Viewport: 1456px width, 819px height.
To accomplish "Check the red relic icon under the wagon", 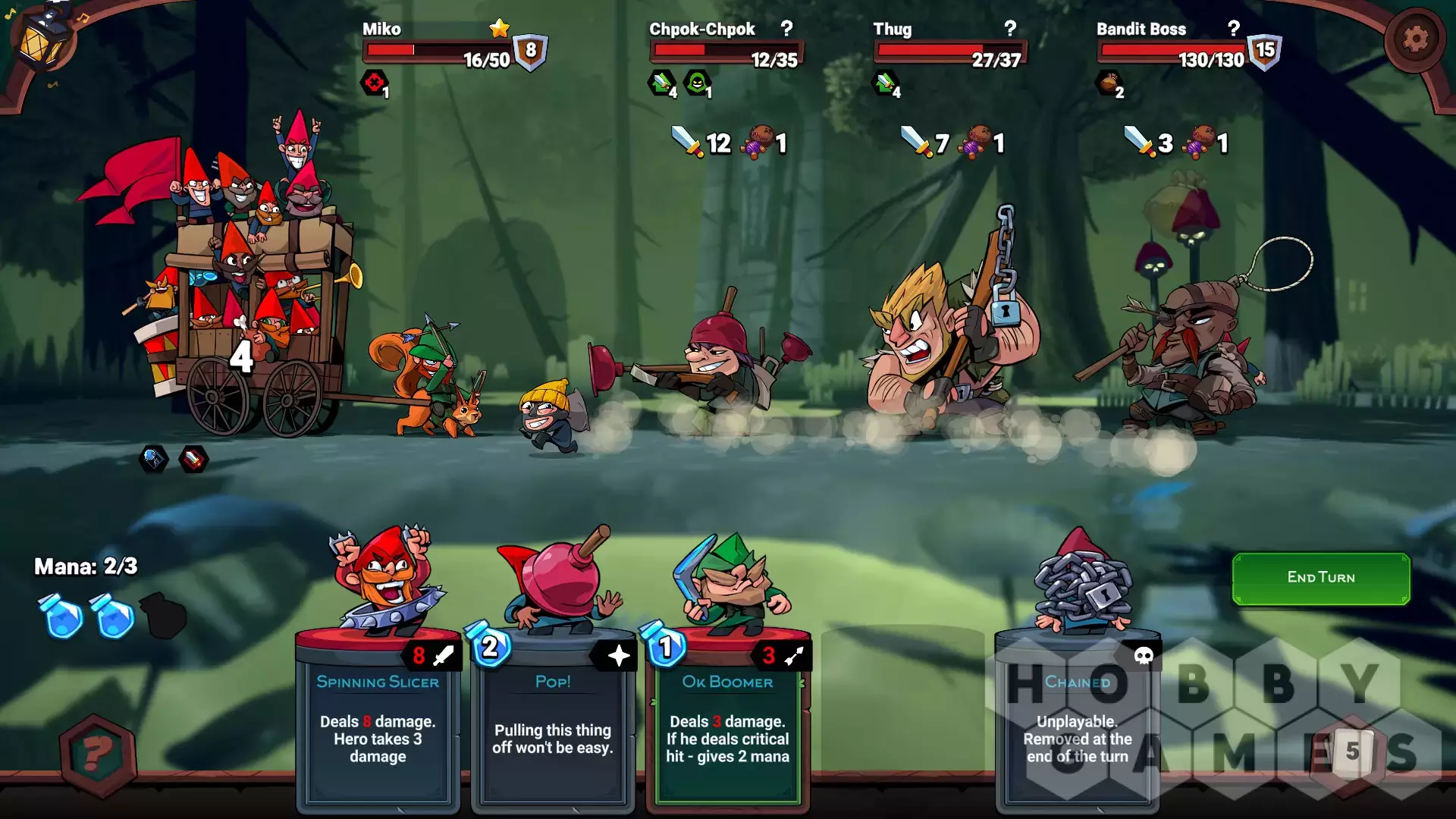I will pos(193,458).
